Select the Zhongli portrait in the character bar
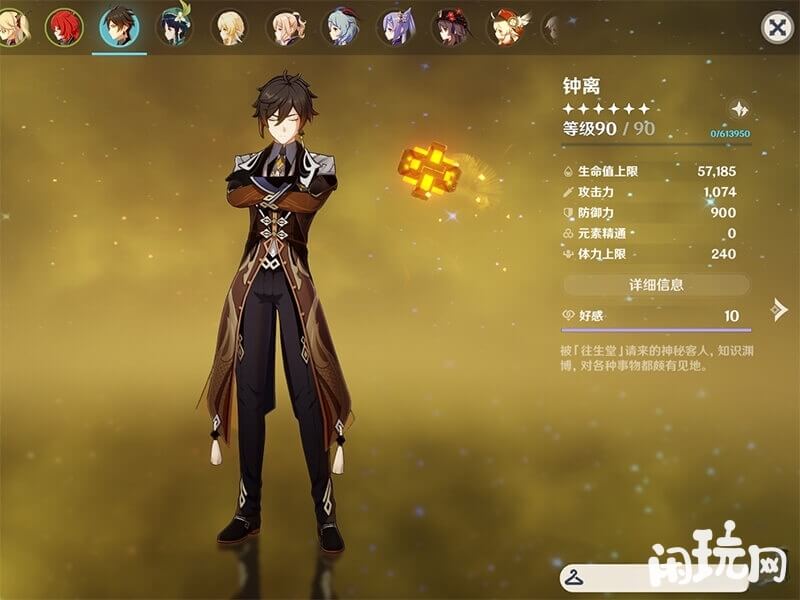Viewport: 800px width, 600px height. click(120, 27)
